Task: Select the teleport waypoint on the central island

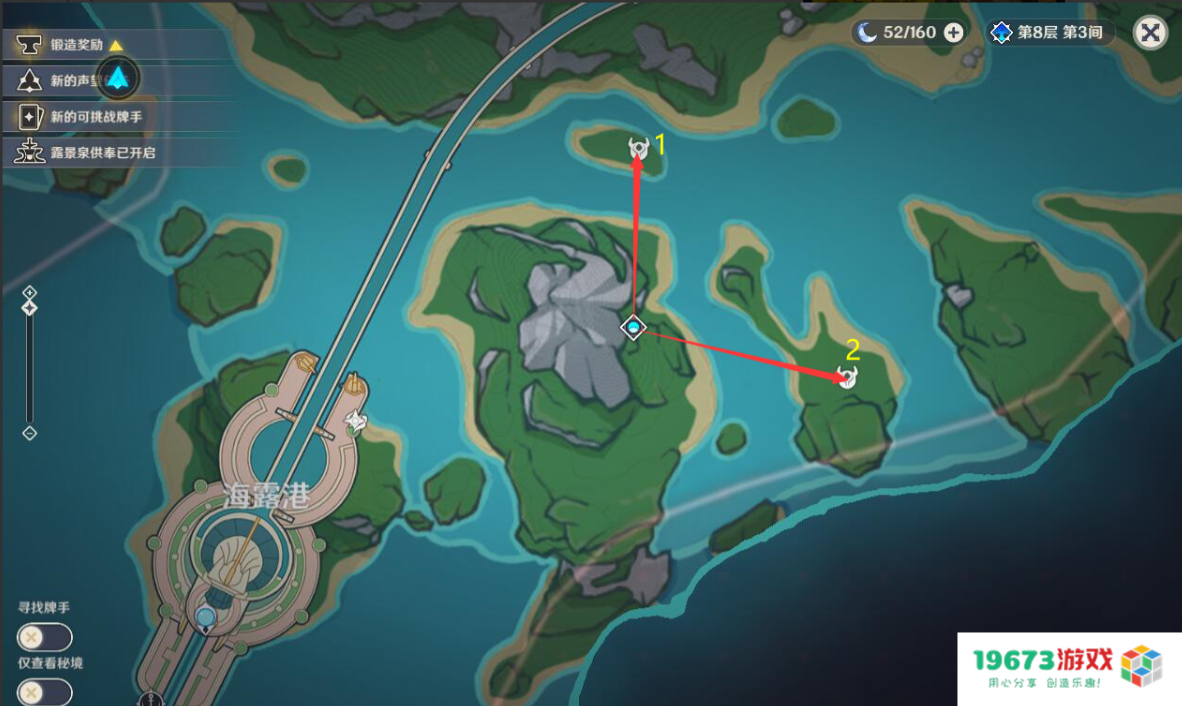Action: tap(633, 327)
